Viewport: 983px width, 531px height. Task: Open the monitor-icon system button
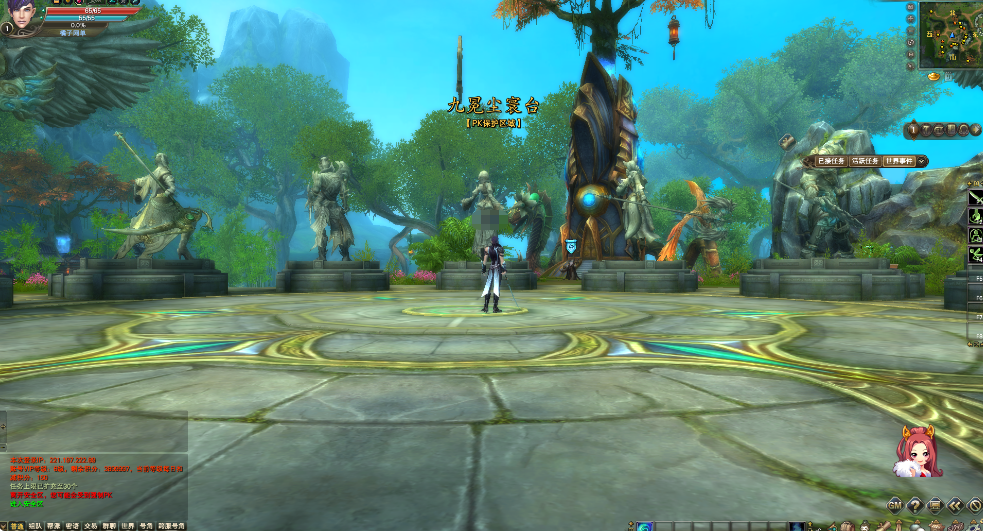(935, 505)
